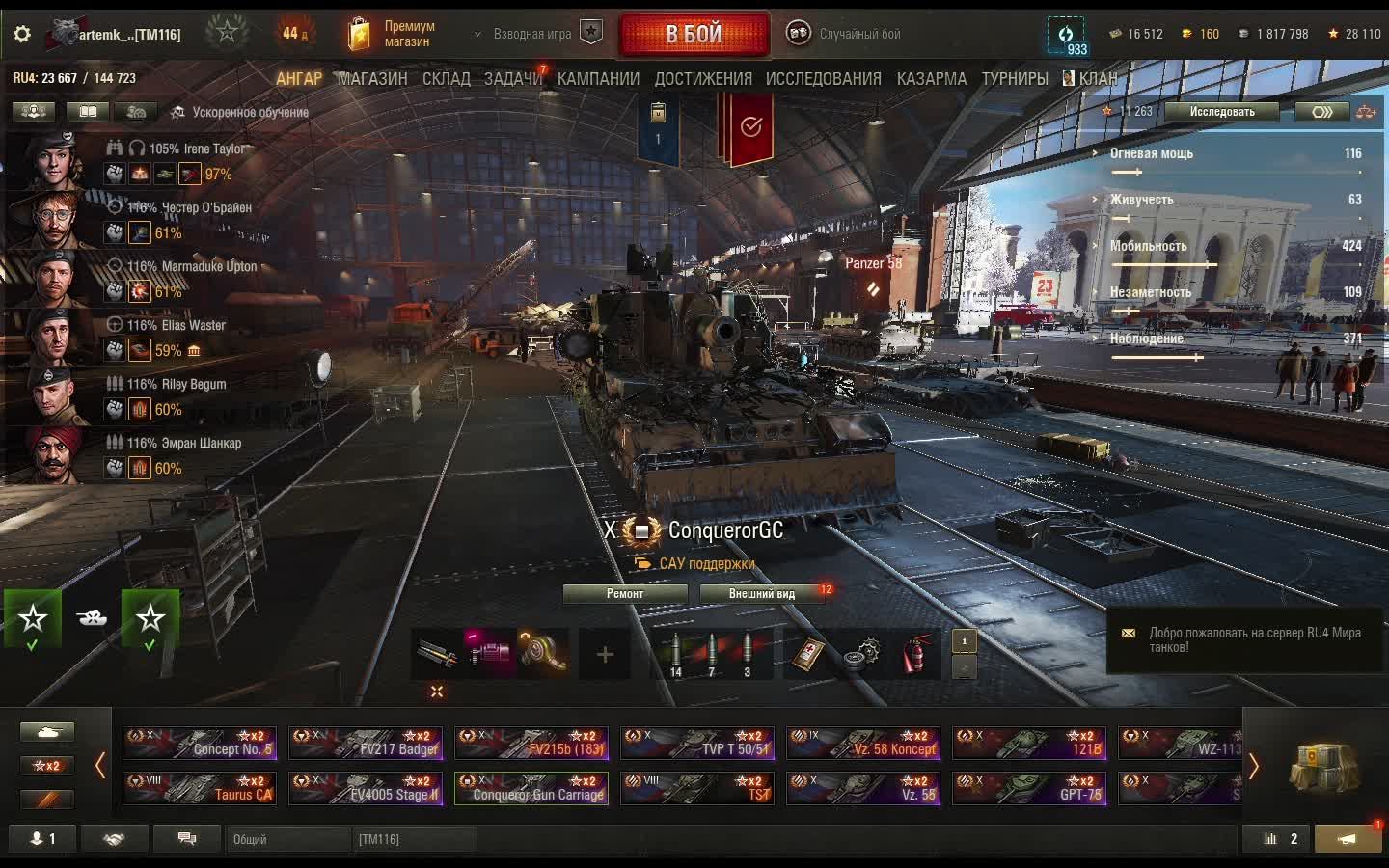The width and height of the screenshot is (1389, 868).
Task: Show the ДОСТИЖЕНИЯ tab
Action: pyautogui.click(x=702, y=79)
